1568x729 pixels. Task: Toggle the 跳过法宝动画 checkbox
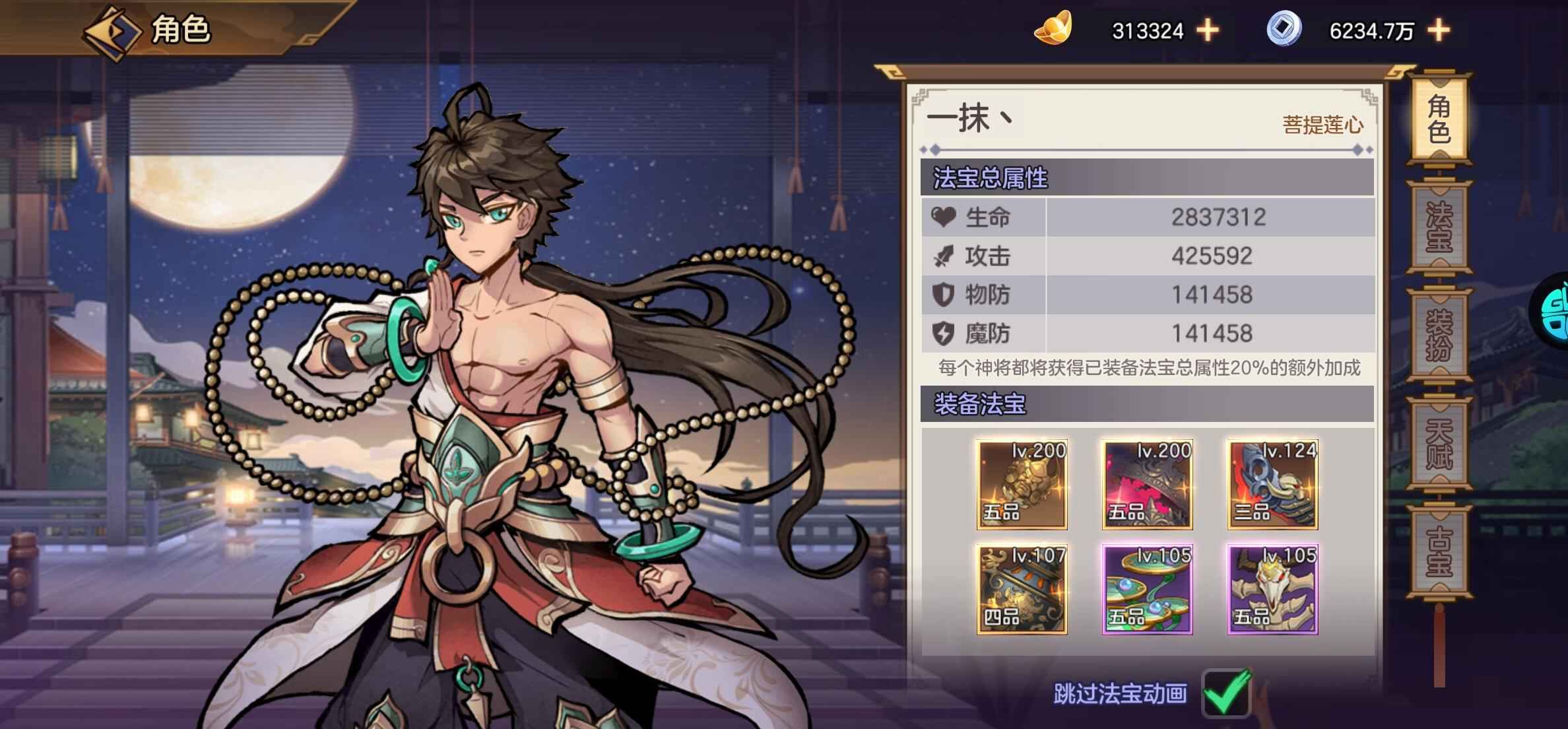tap(1226, 693)
